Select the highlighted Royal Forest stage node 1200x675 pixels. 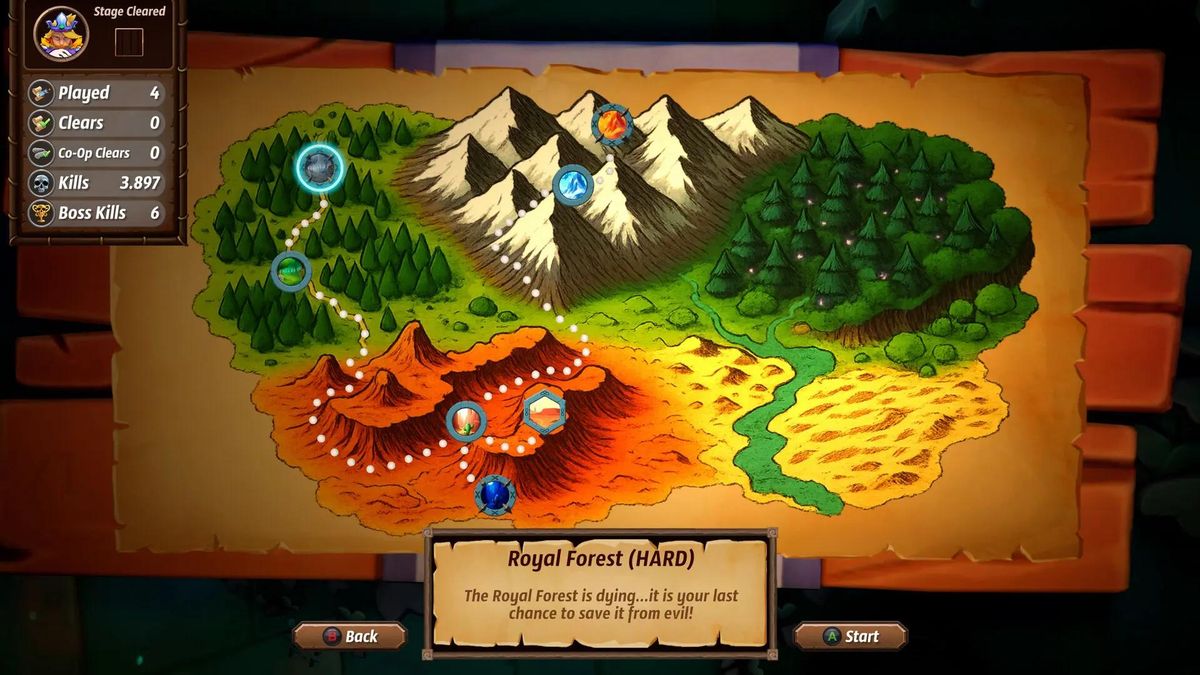pos(320,168)
